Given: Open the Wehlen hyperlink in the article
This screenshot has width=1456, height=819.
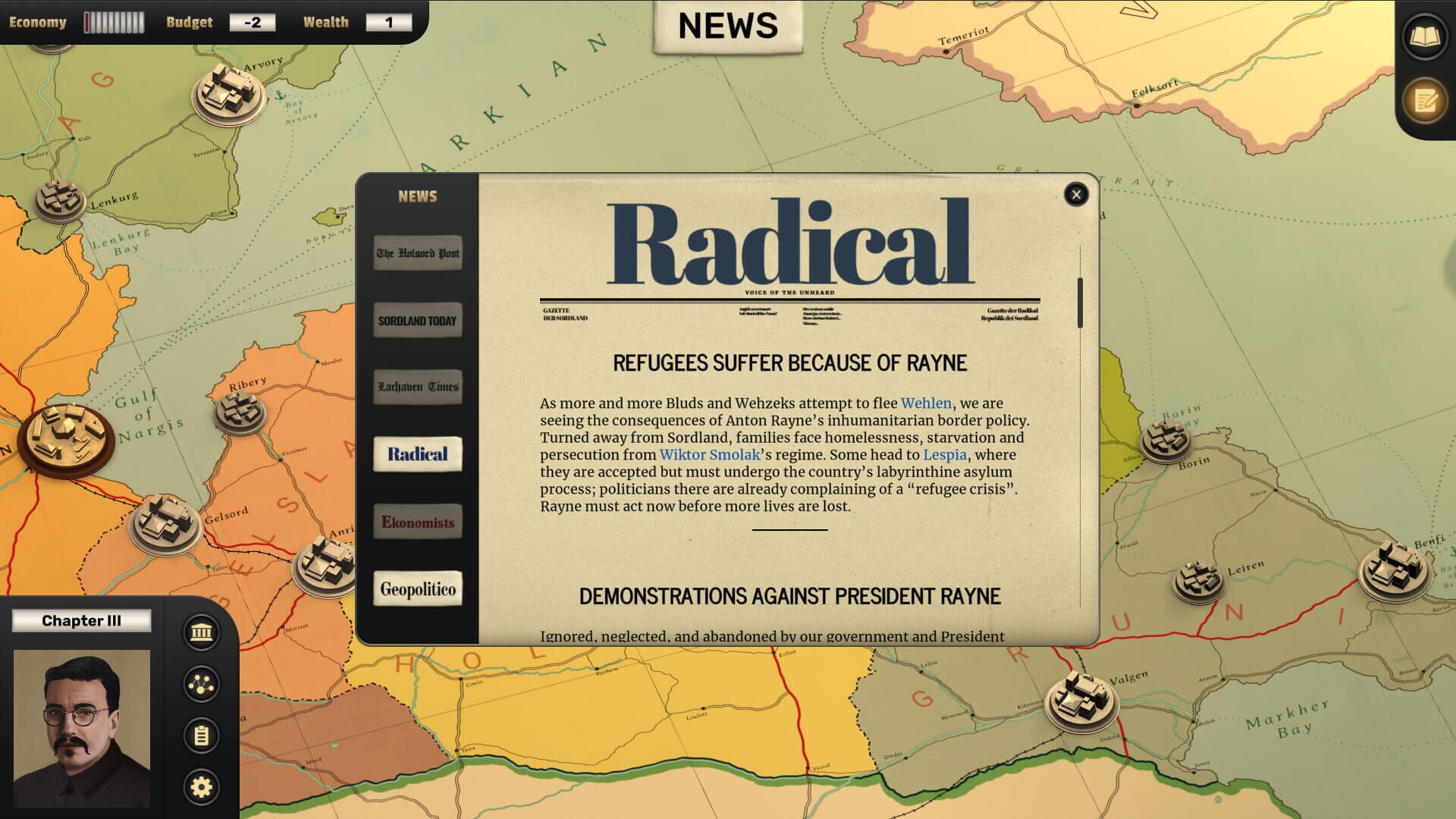Looking at the screenshot, I should (925, 403).
